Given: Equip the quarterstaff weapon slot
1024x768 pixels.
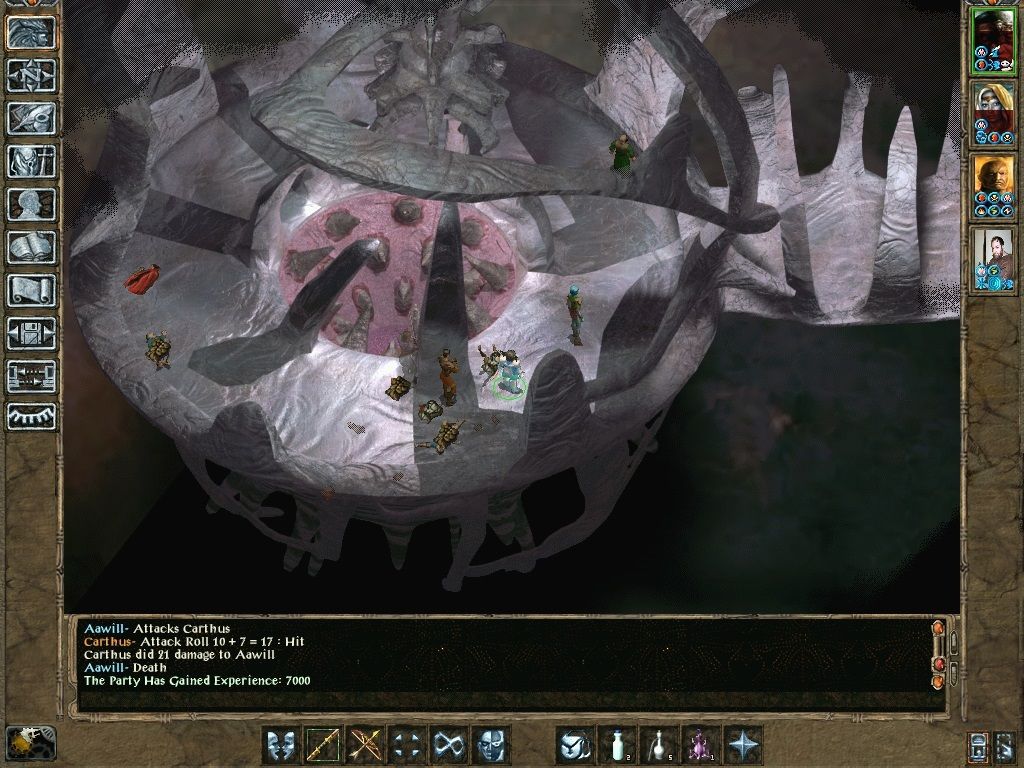Looking at the screenshot, I should [323, 745].
